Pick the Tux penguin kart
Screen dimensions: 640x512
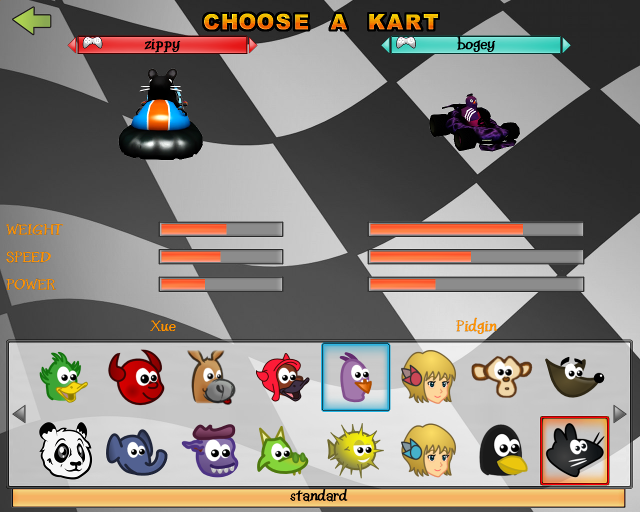click(501, 450)
